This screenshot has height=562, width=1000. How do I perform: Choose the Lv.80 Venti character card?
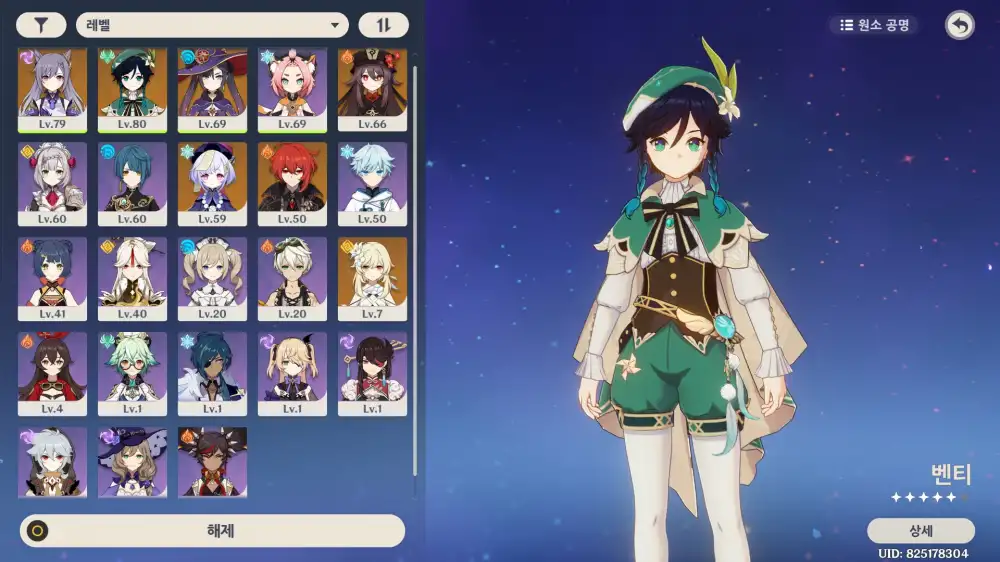[132, 89]
